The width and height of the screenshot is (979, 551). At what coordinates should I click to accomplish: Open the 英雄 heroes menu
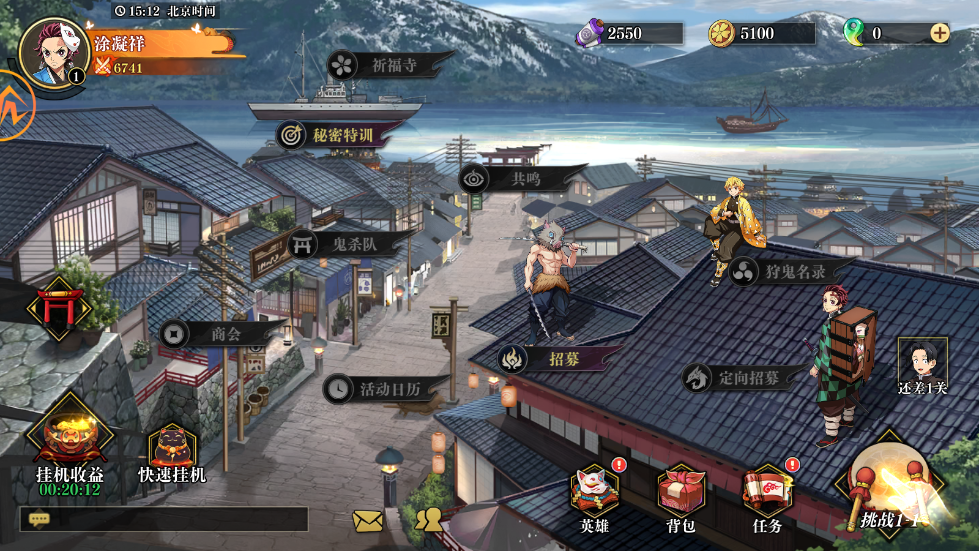pos(594,497)
